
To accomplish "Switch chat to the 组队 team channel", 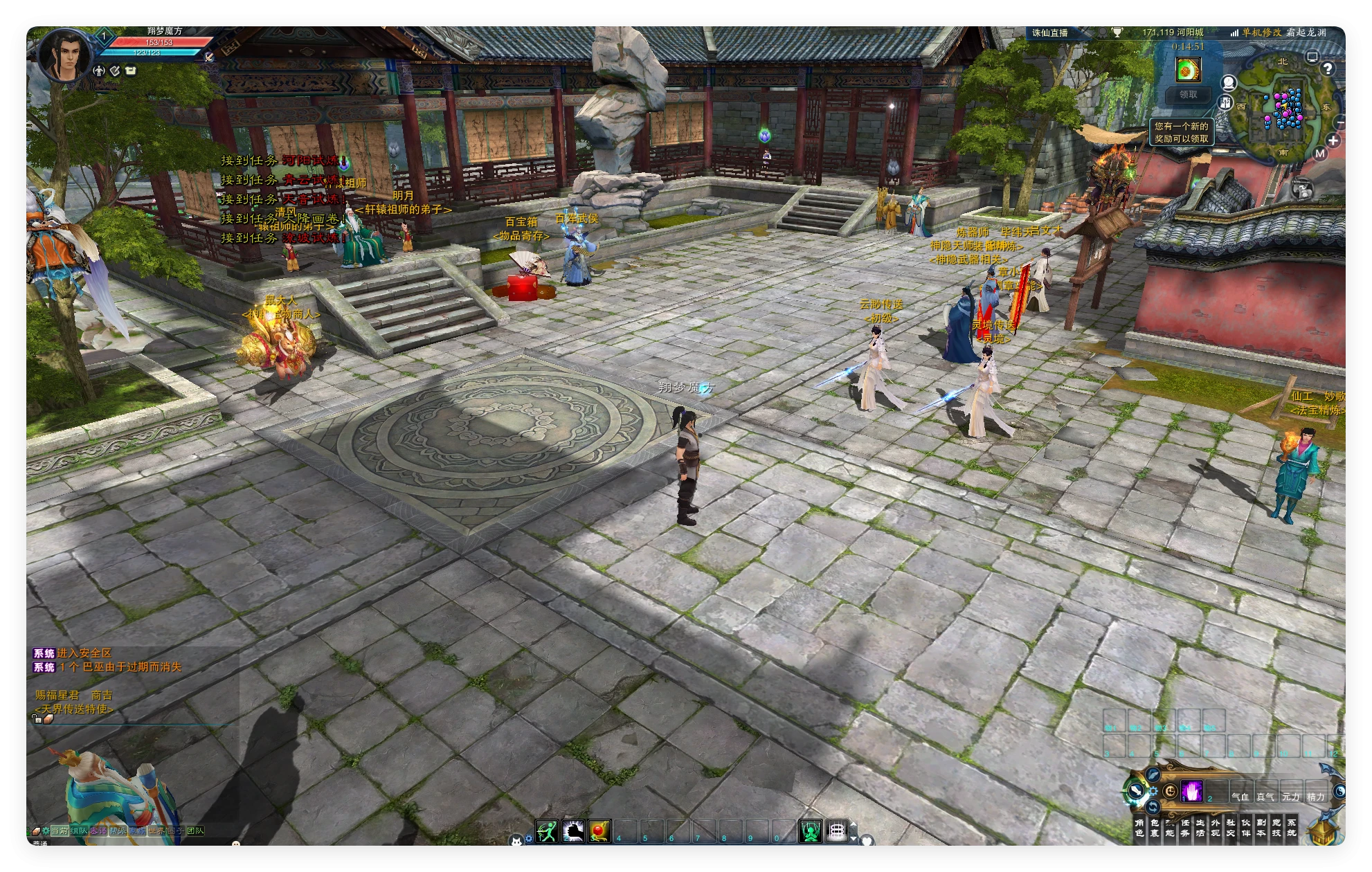I will point(78,830).
